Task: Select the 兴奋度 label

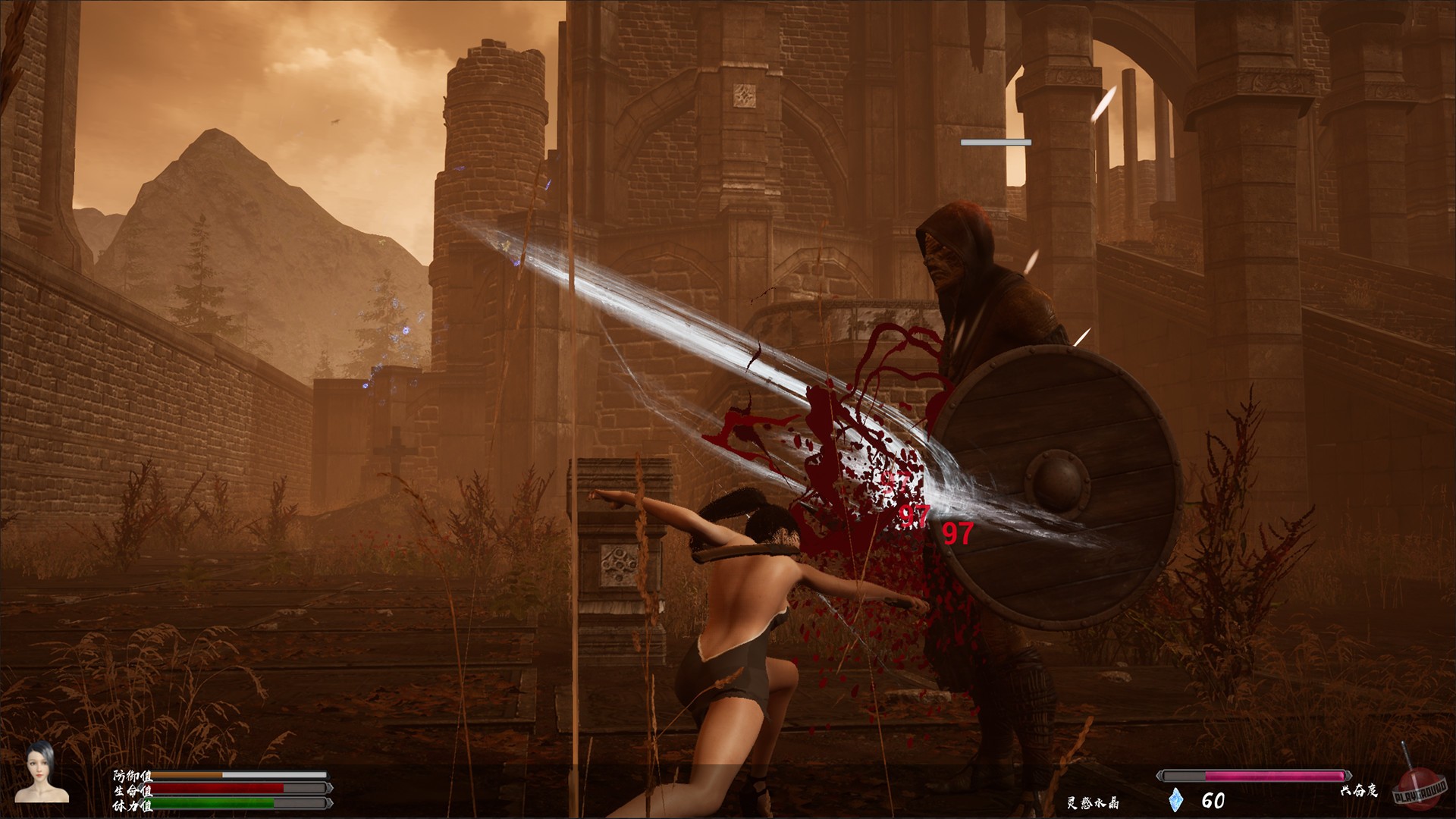Action: (x=1360, y=791)
